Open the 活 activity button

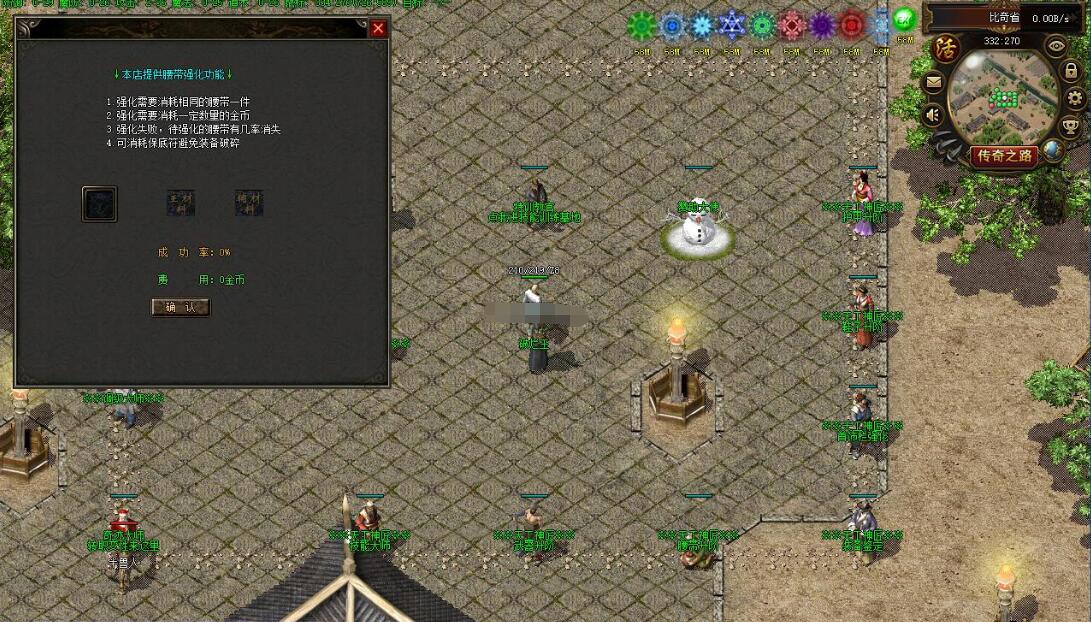tap(945, 47)
